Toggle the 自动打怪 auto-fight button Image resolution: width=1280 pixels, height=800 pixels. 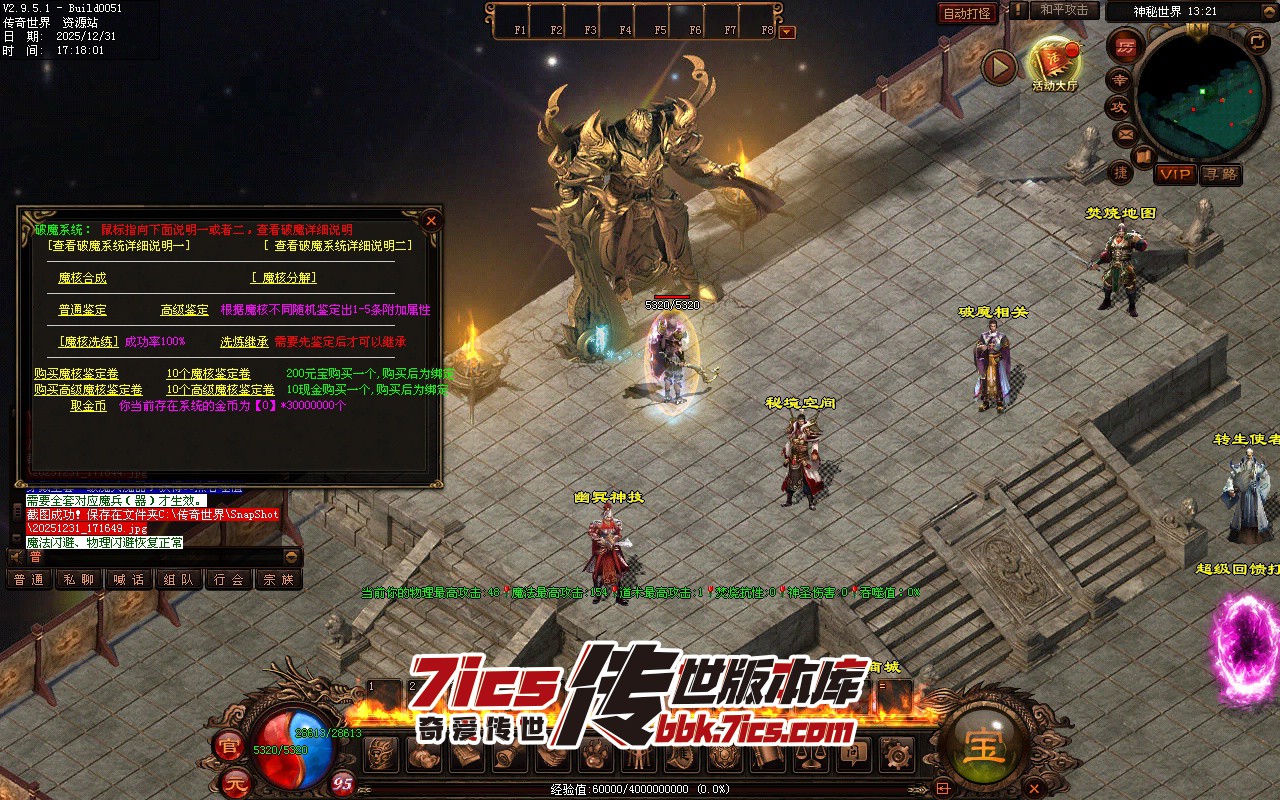click(x=968, y=13)
